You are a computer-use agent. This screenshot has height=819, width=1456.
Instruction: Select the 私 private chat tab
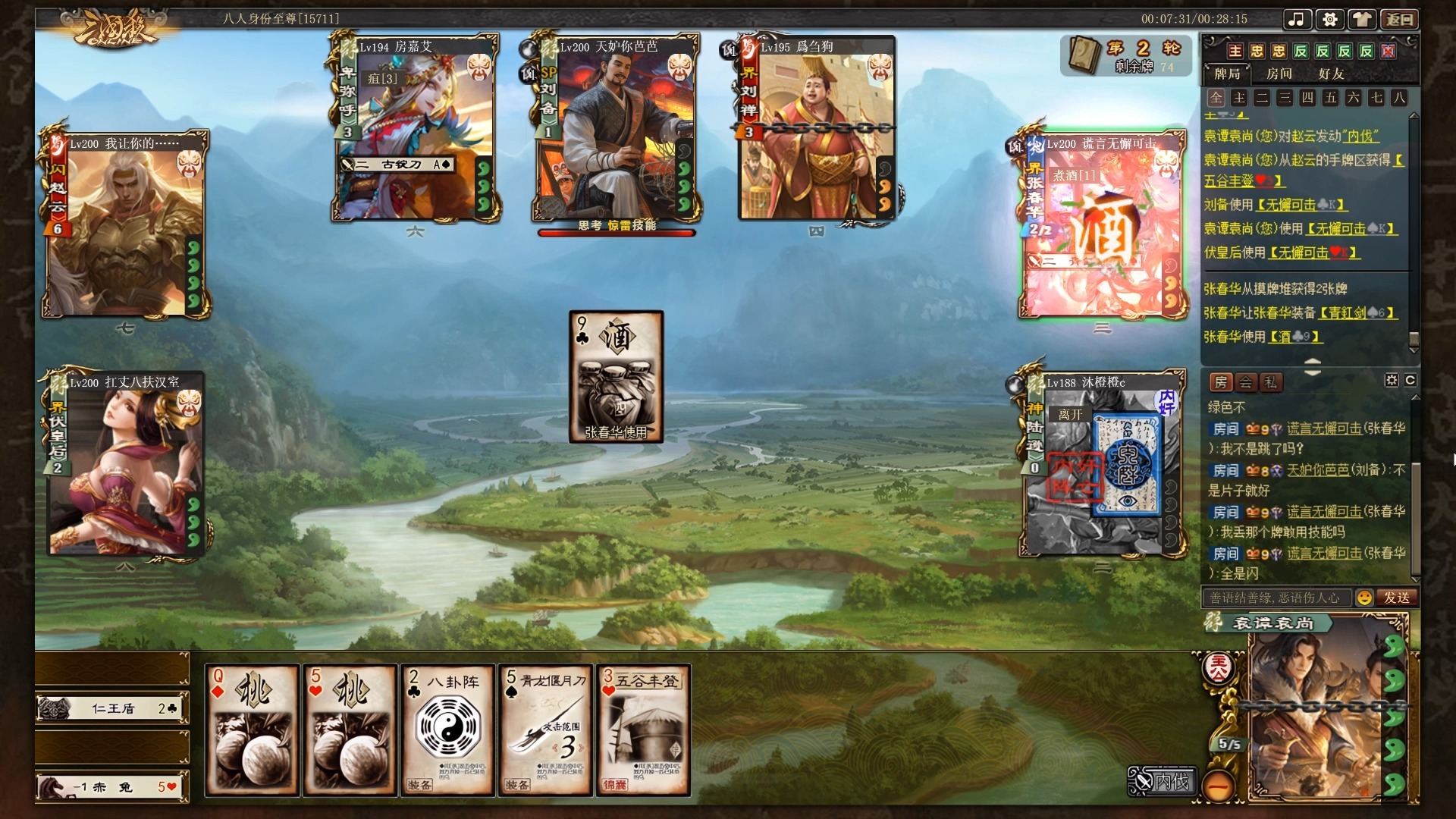pos(1270,382)
